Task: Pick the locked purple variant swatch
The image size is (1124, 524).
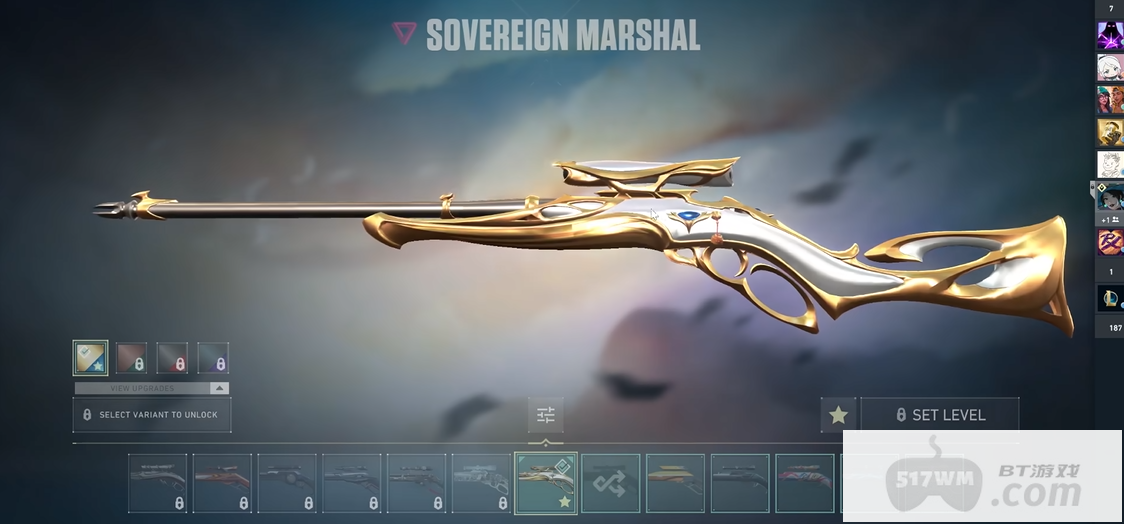Action: 213,358
